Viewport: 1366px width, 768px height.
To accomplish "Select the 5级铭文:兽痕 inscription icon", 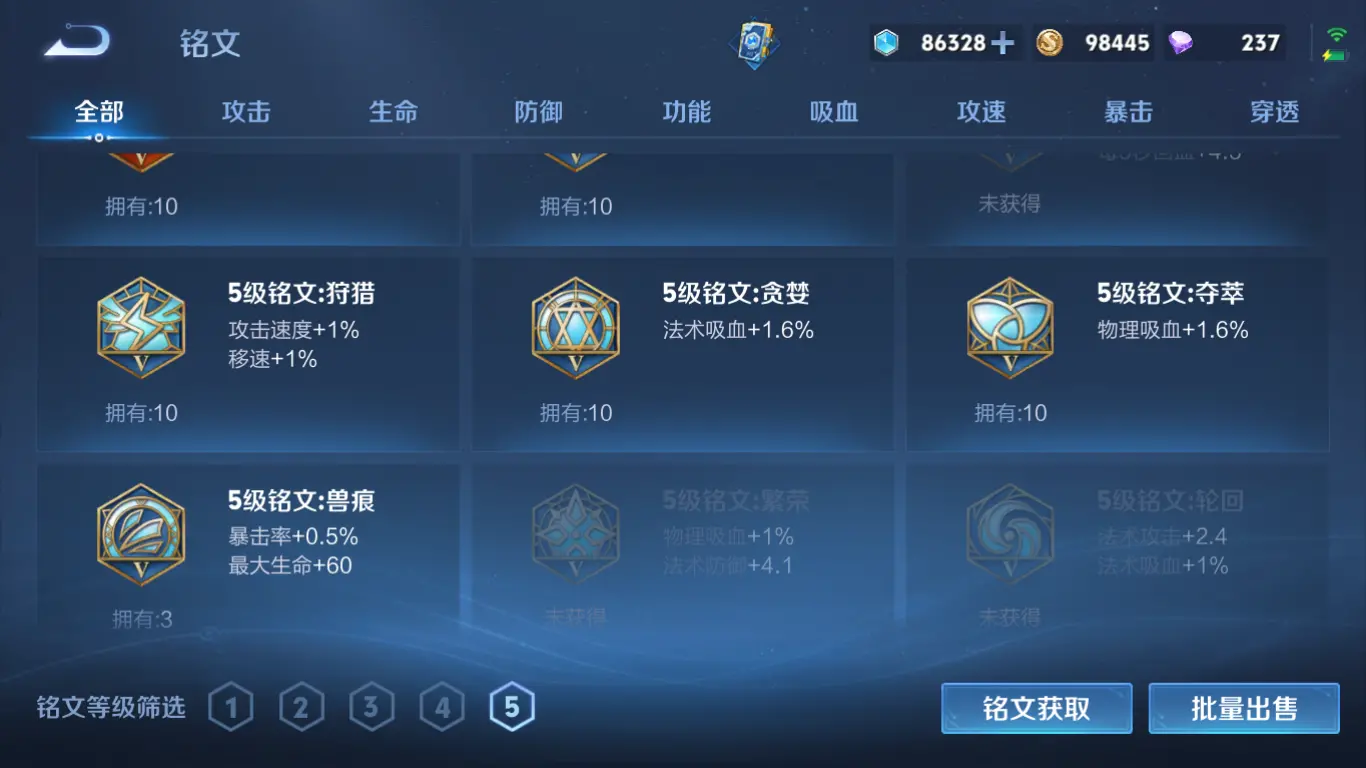I will tap(140, 533).
